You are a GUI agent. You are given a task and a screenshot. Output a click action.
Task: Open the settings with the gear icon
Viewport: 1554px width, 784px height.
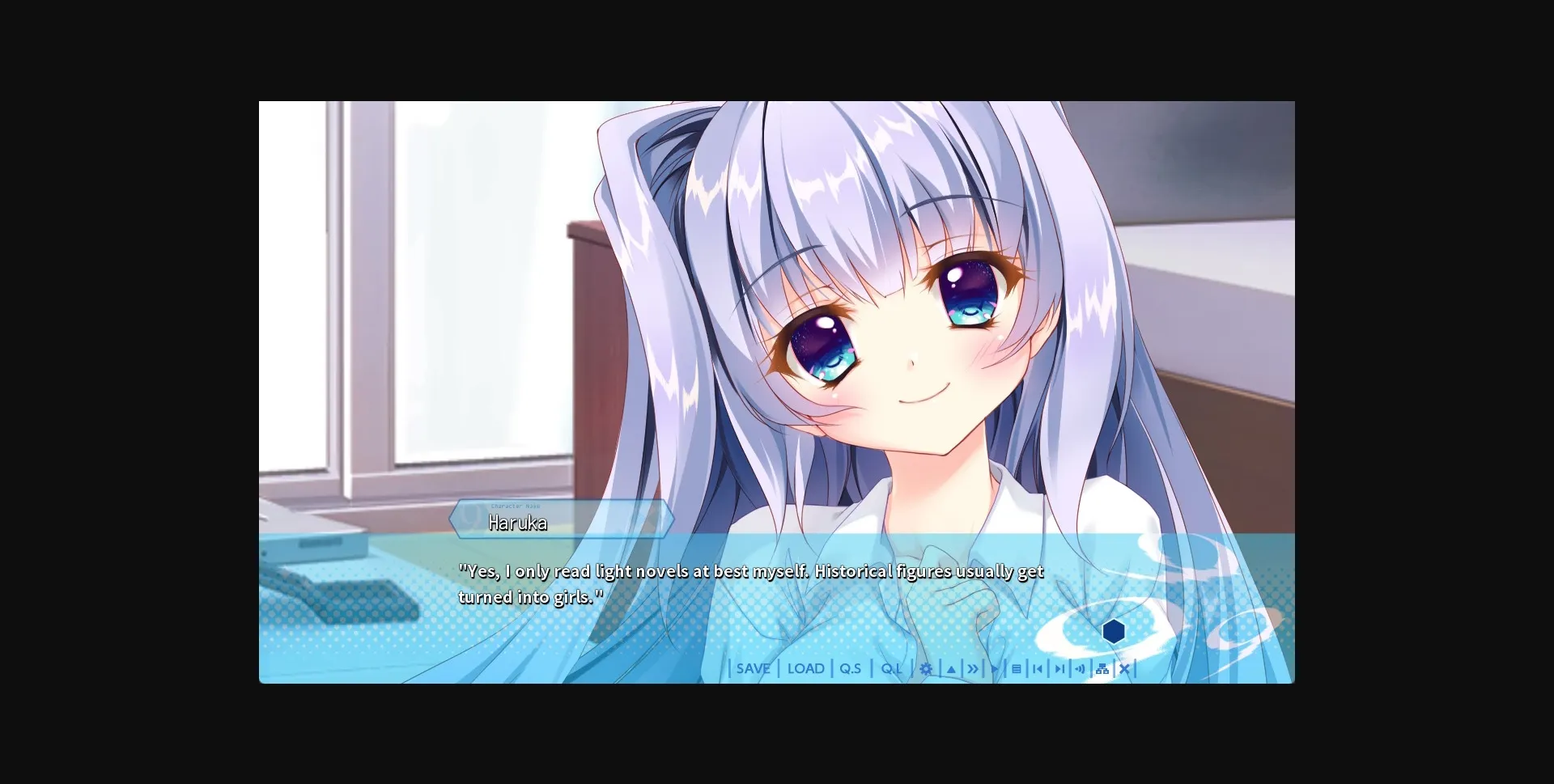(926, 668)
